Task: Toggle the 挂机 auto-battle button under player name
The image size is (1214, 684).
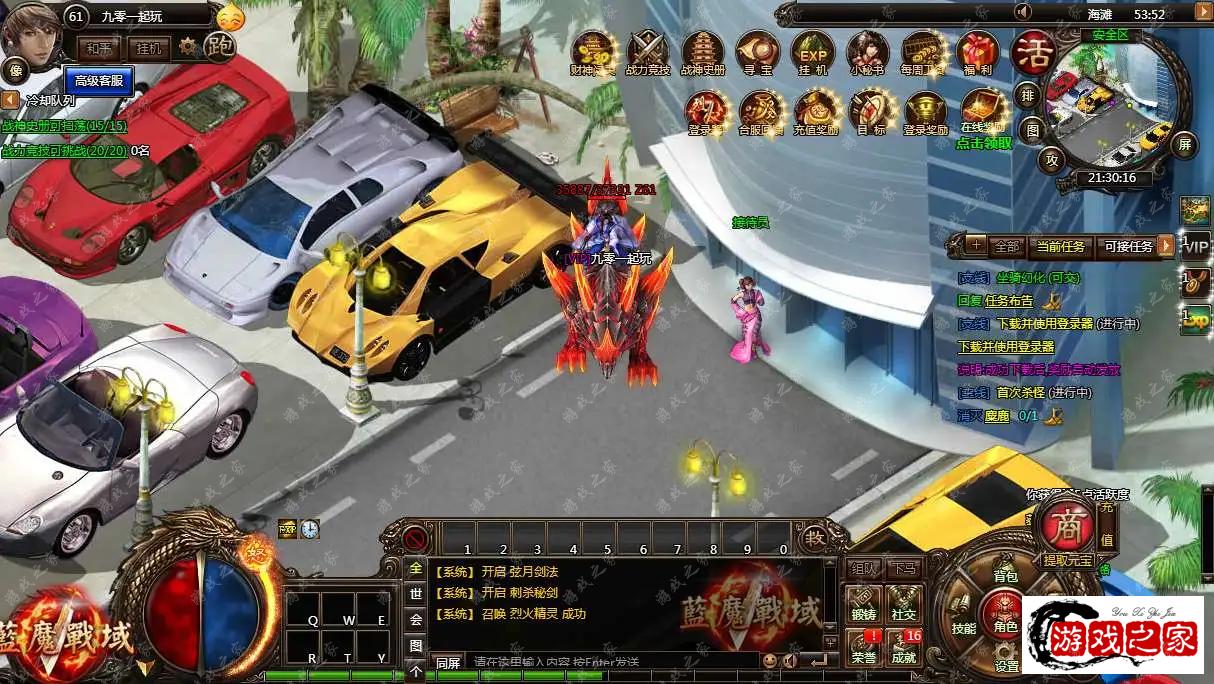Action: (x=148, y=48)
